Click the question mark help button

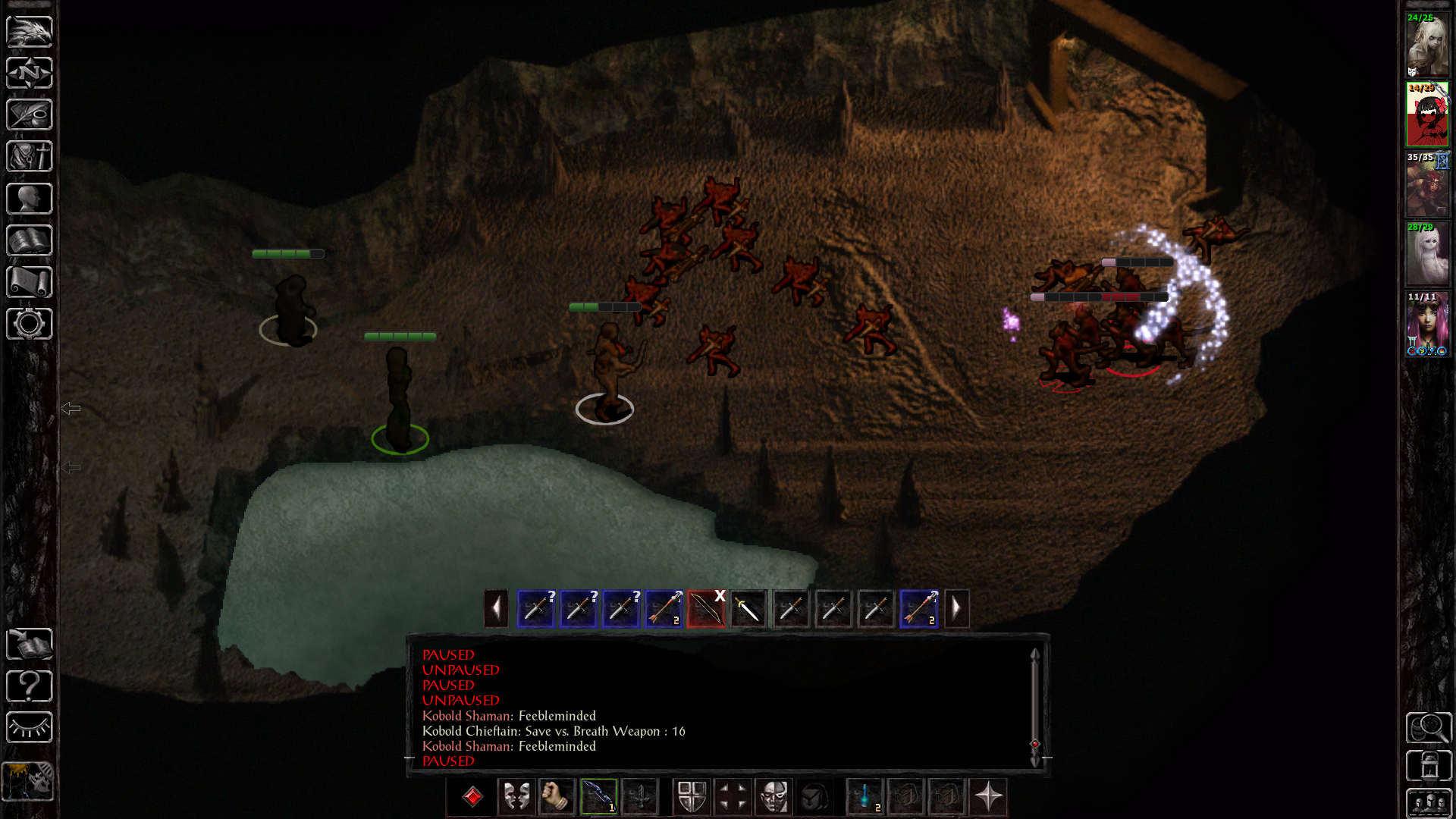pos(30,686)
